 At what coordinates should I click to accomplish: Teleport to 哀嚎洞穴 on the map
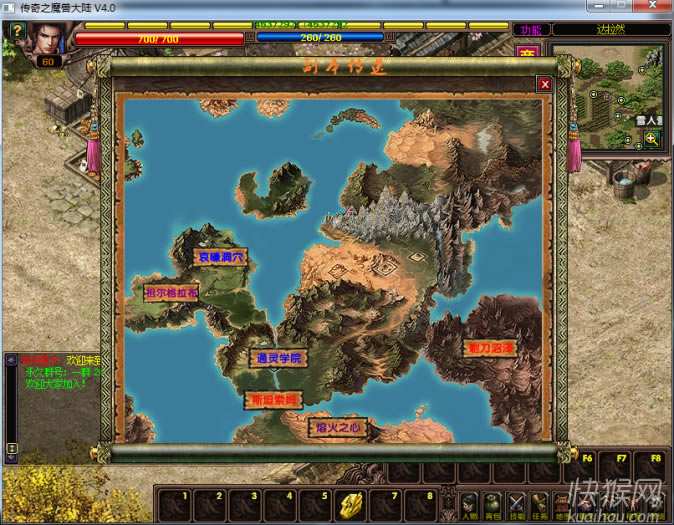coord(220,257)
